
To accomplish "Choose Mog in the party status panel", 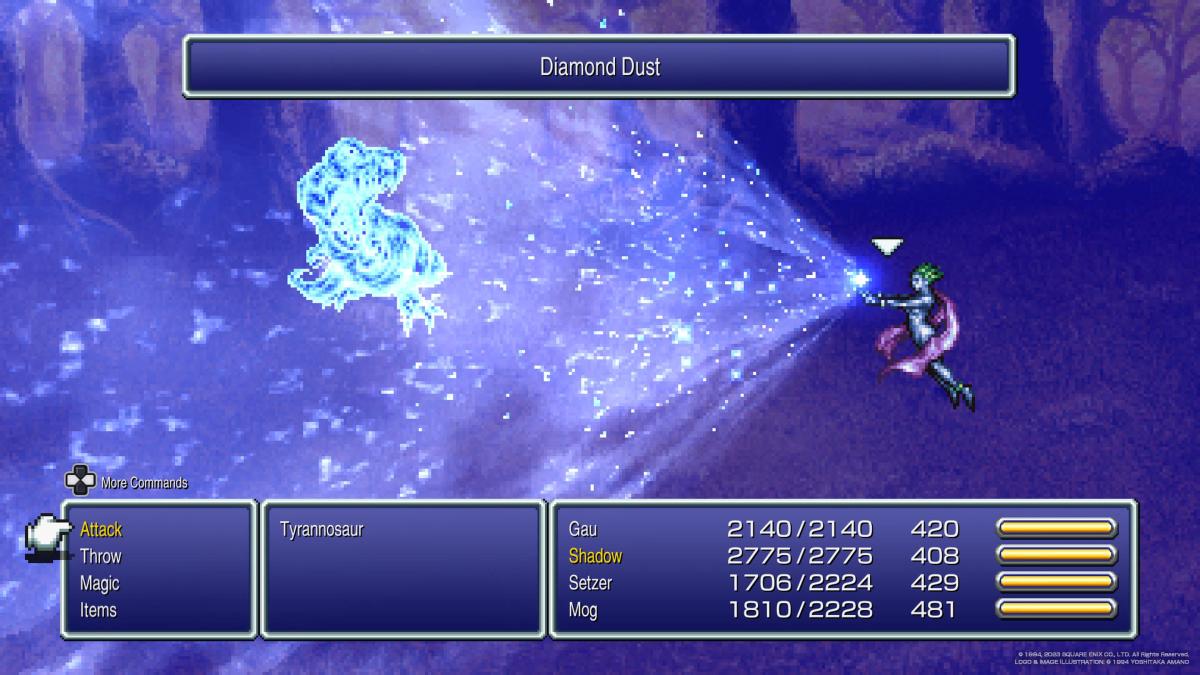I will tap(583, 610).
